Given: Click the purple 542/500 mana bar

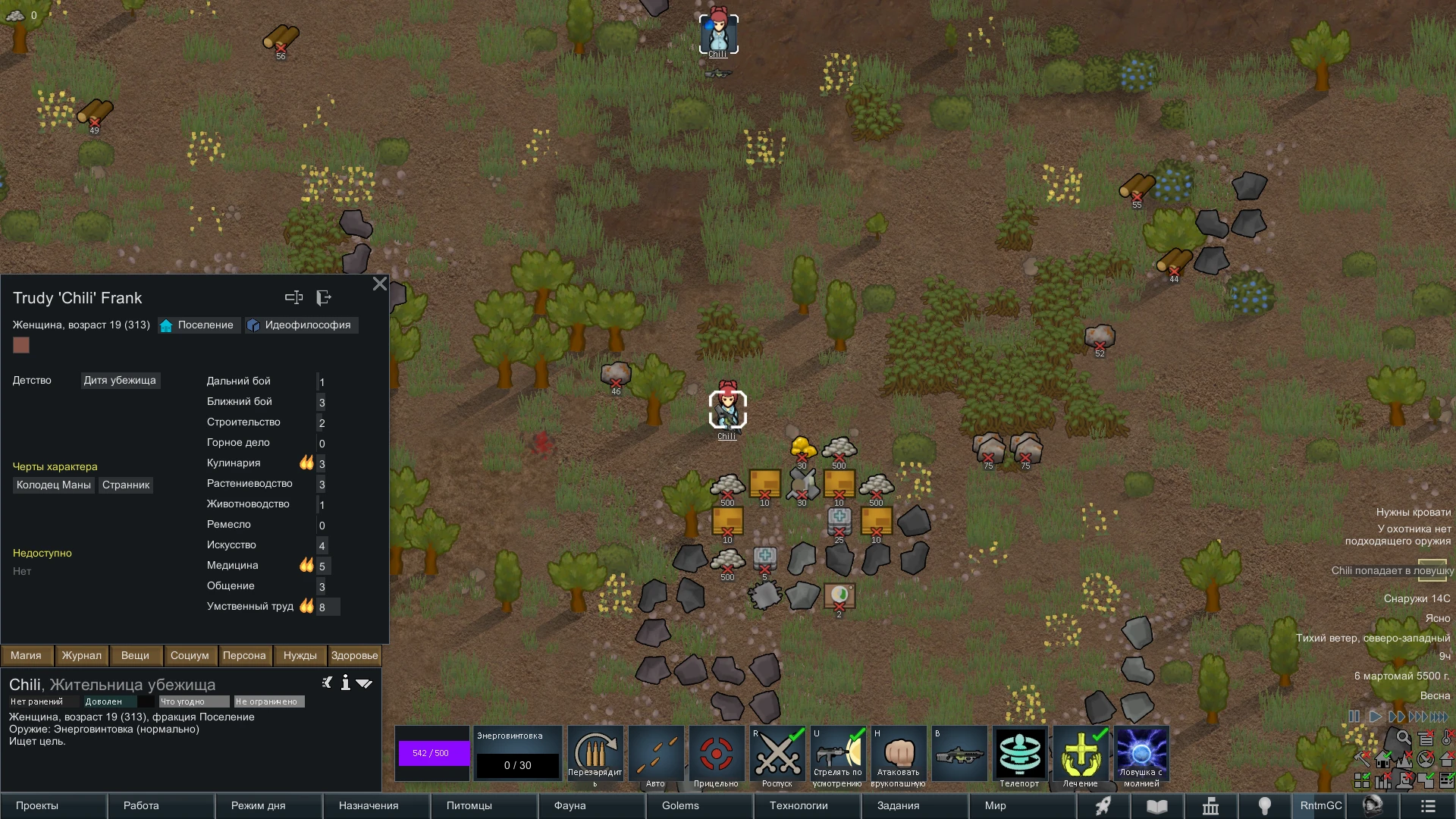Looking at the screenshot, I should pyautogui.click(x=432, y=753).
